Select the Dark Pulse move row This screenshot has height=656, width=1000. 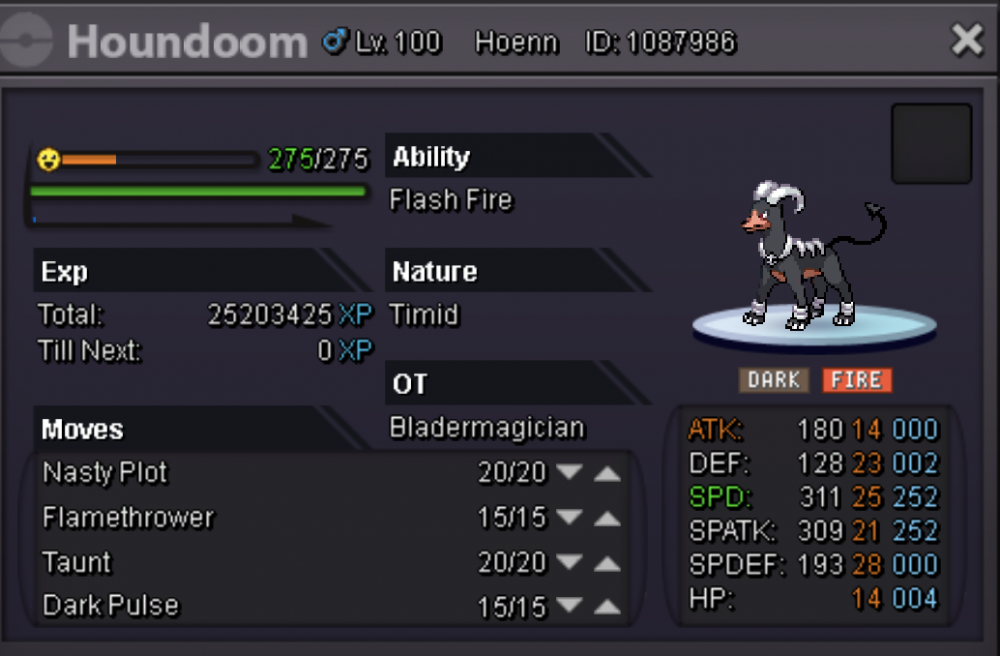111,606
